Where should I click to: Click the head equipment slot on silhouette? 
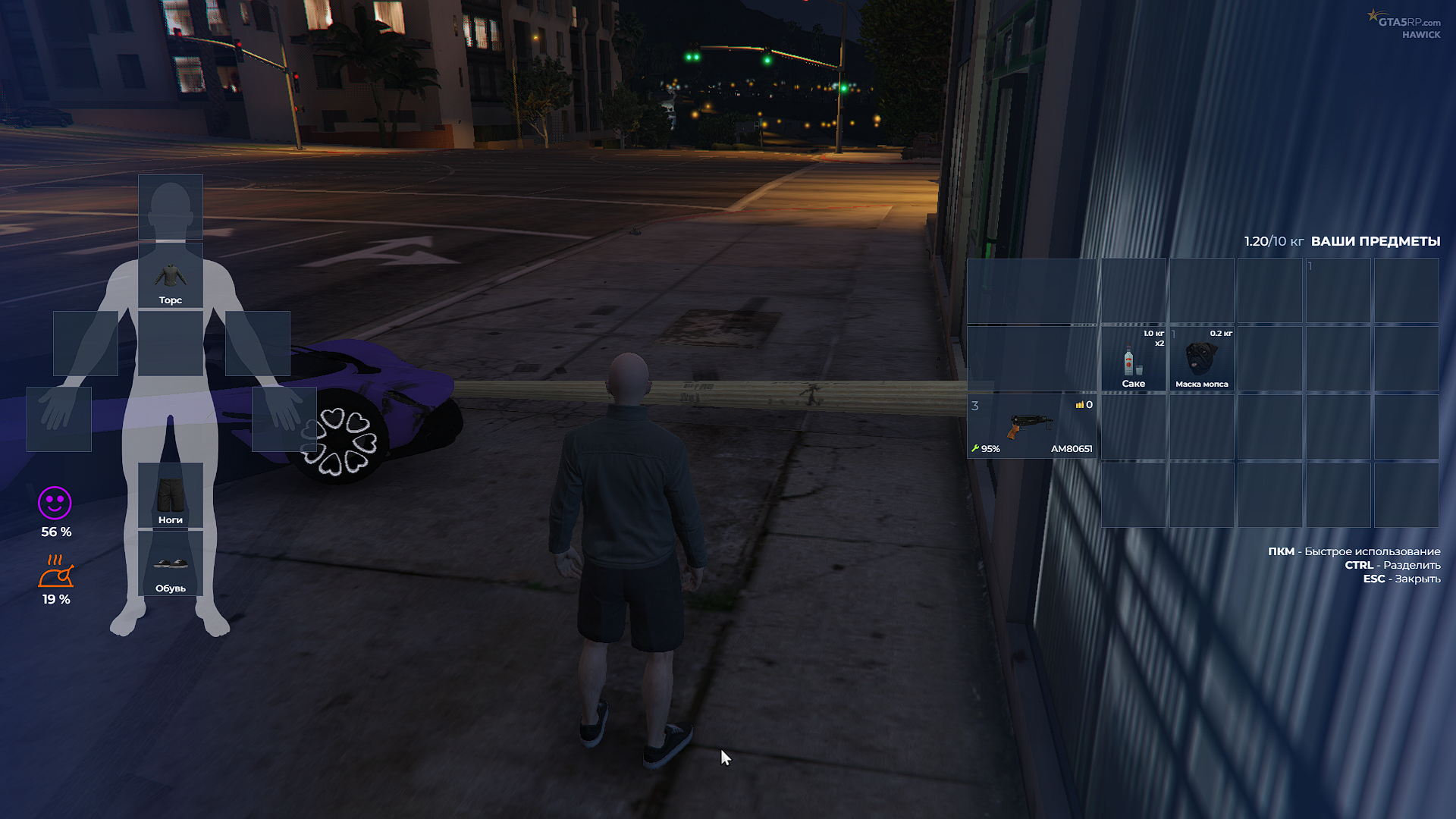click(170, 206)
